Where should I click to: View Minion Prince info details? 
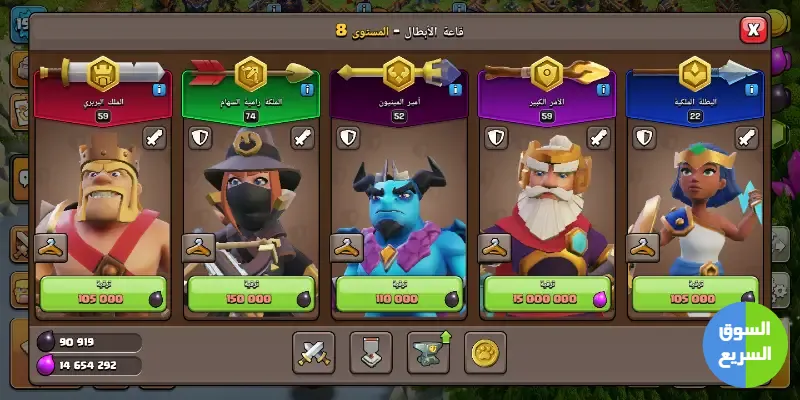(454, 90)
